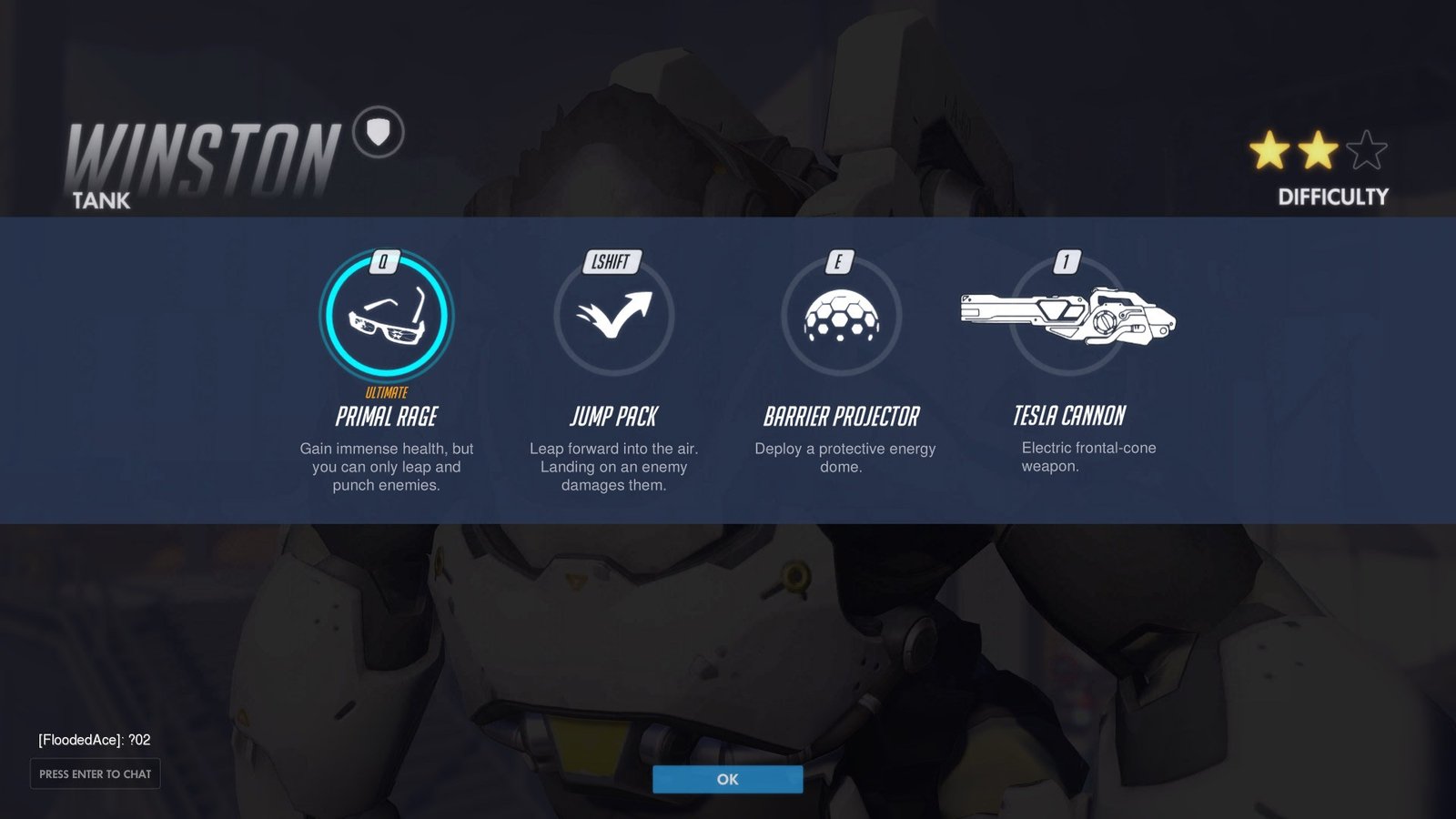Screen dimensions: 1456x819
Task: Select the Barrier Projector dome icon
Action: pyautogui.click(x=841, y=316)
